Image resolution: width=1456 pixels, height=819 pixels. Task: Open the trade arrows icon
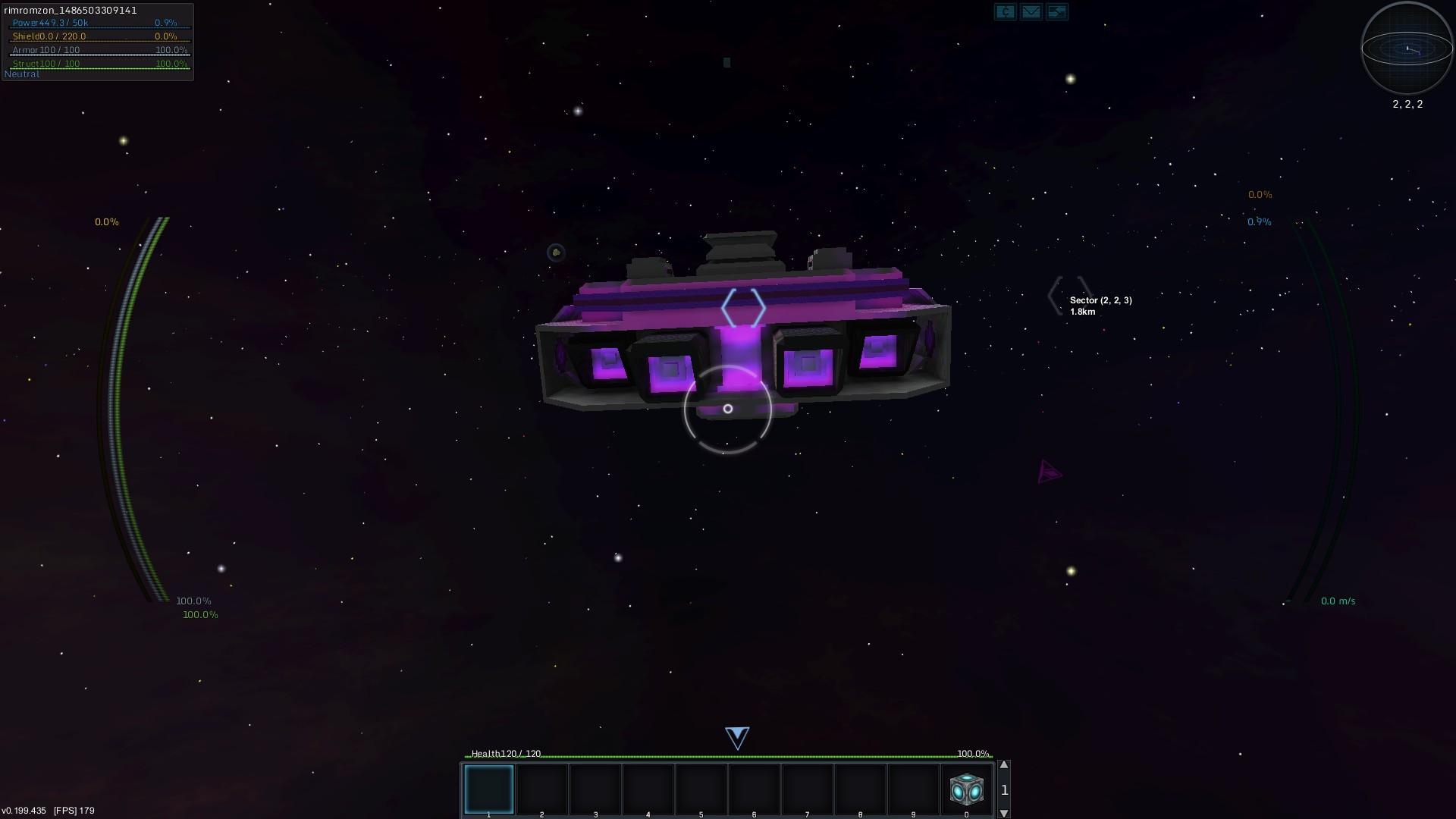1056,12
